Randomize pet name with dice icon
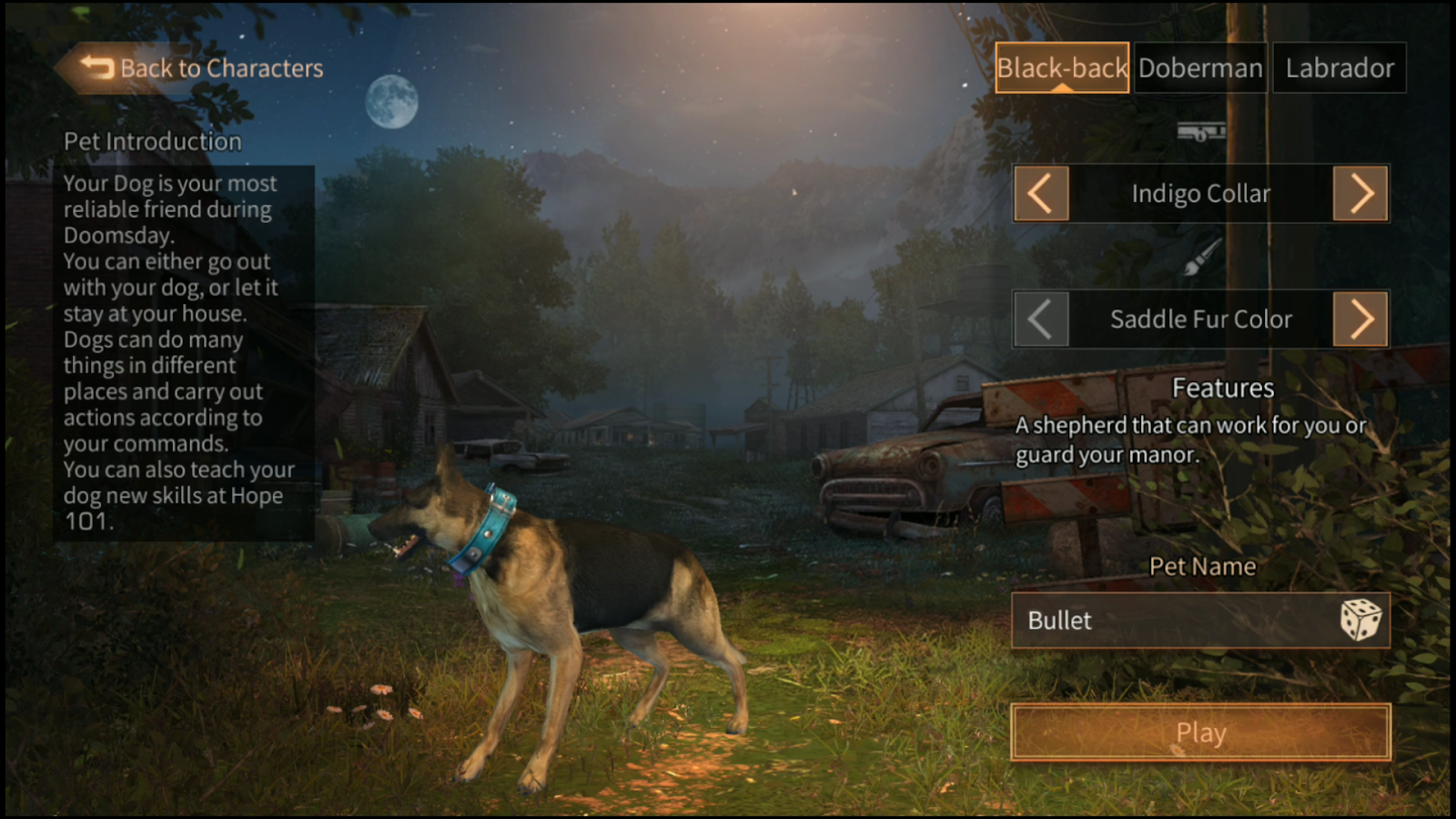Viewport: 1456px width, 819px height. [x=1360, y=621]
